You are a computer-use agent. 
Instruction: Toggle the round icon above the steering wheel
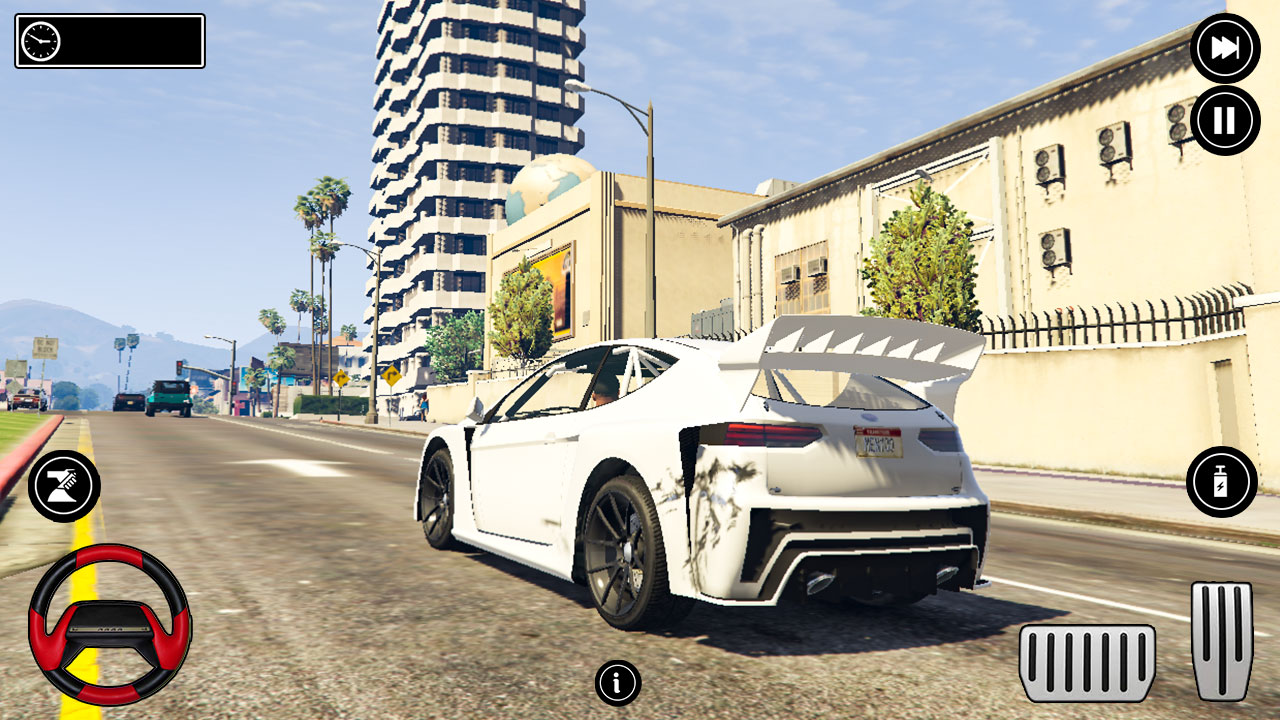pos(63,486)
